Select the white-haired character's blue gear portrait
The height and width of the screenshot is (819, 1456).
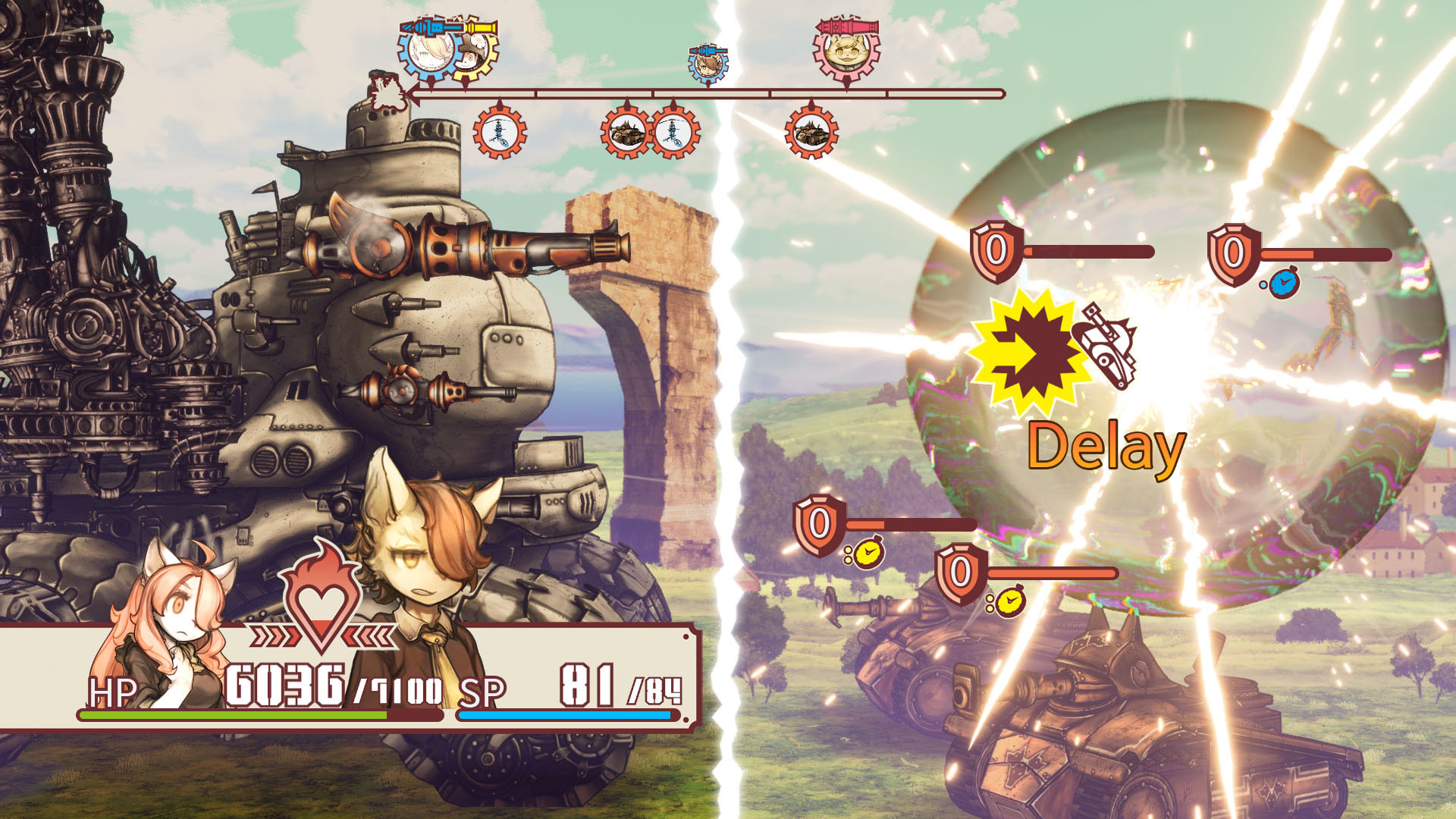coord(426,52)
